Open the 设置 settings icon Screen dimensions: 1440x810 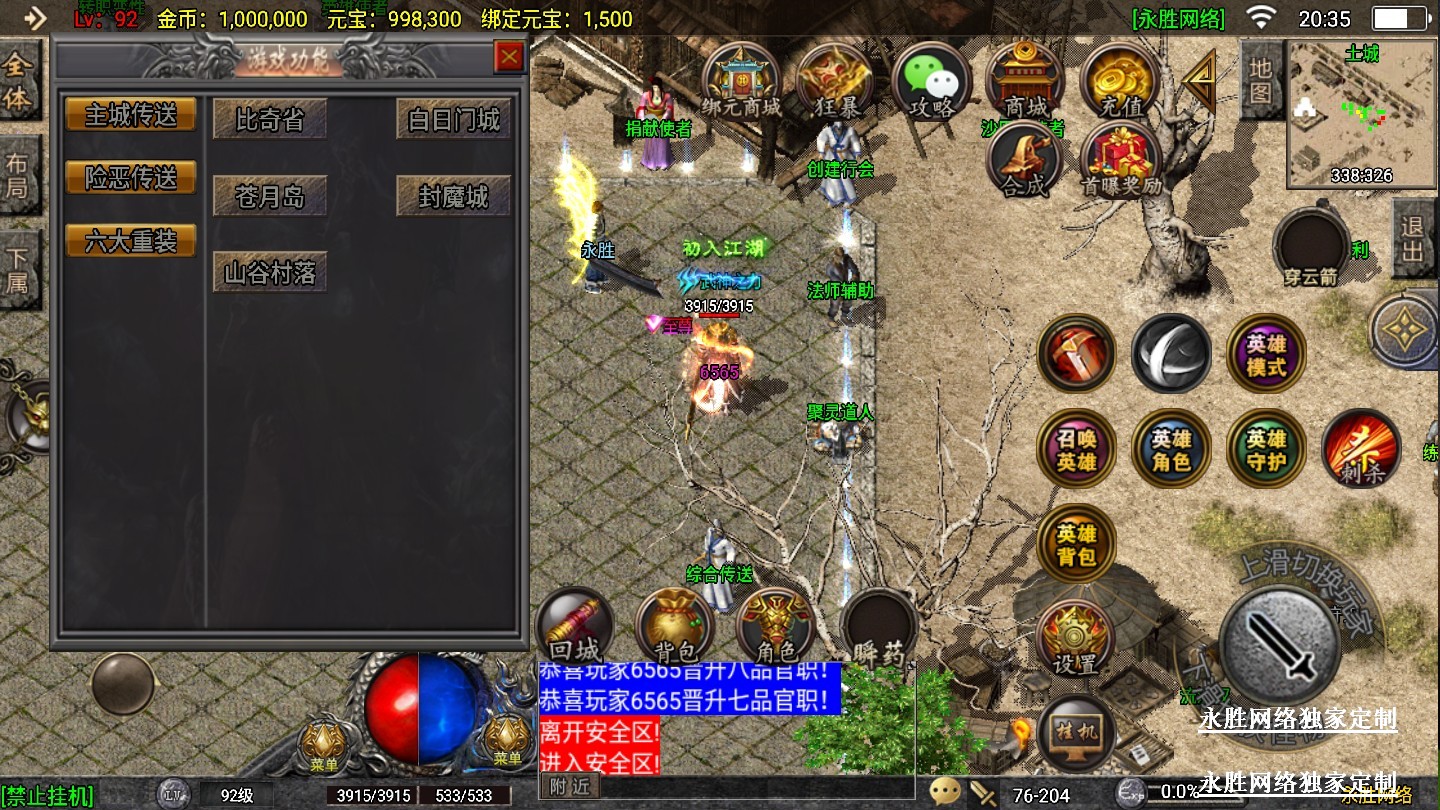[x=1075, y=638]
